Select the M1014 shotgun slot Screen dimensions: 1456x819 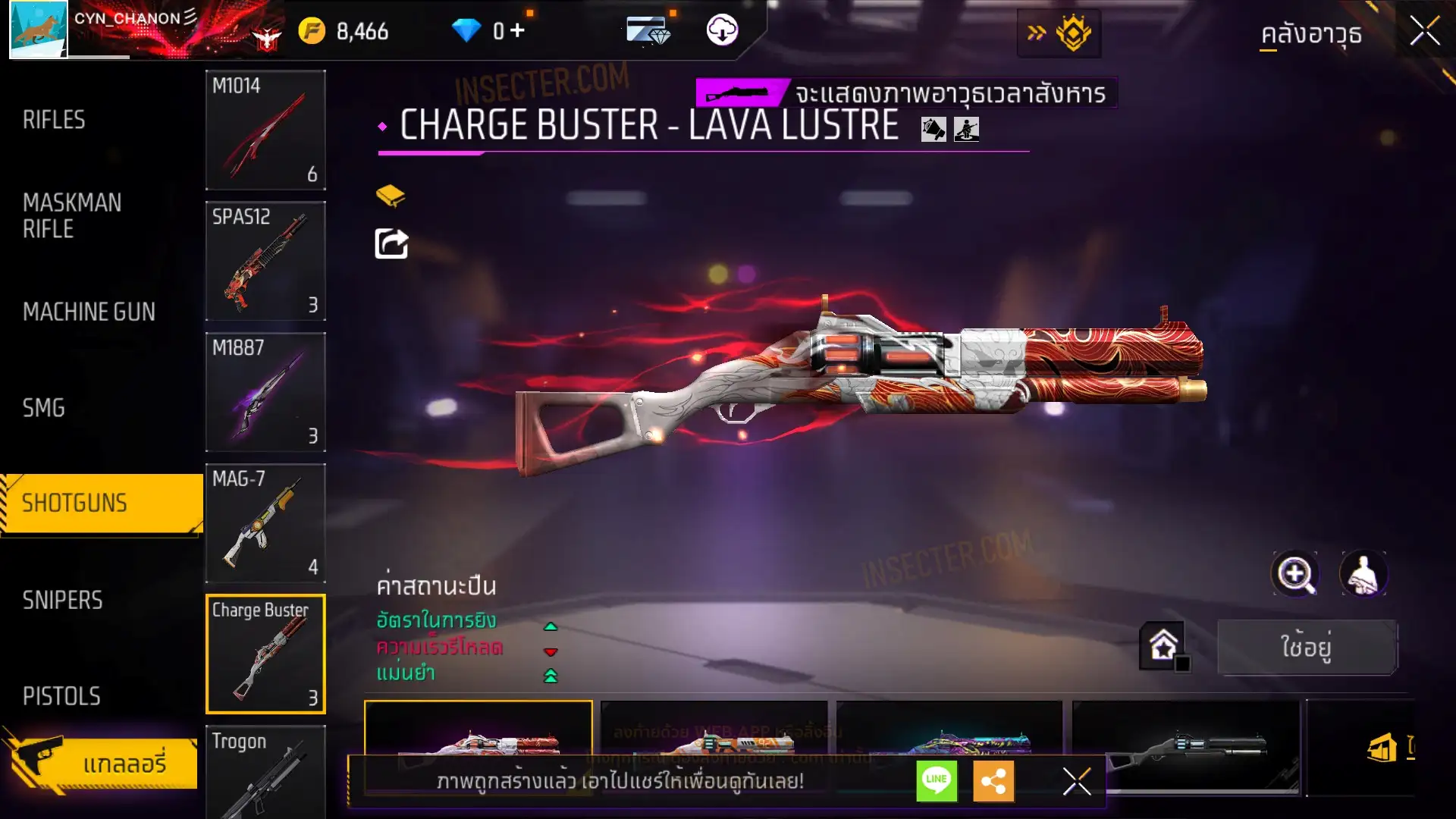coord(265,130)
